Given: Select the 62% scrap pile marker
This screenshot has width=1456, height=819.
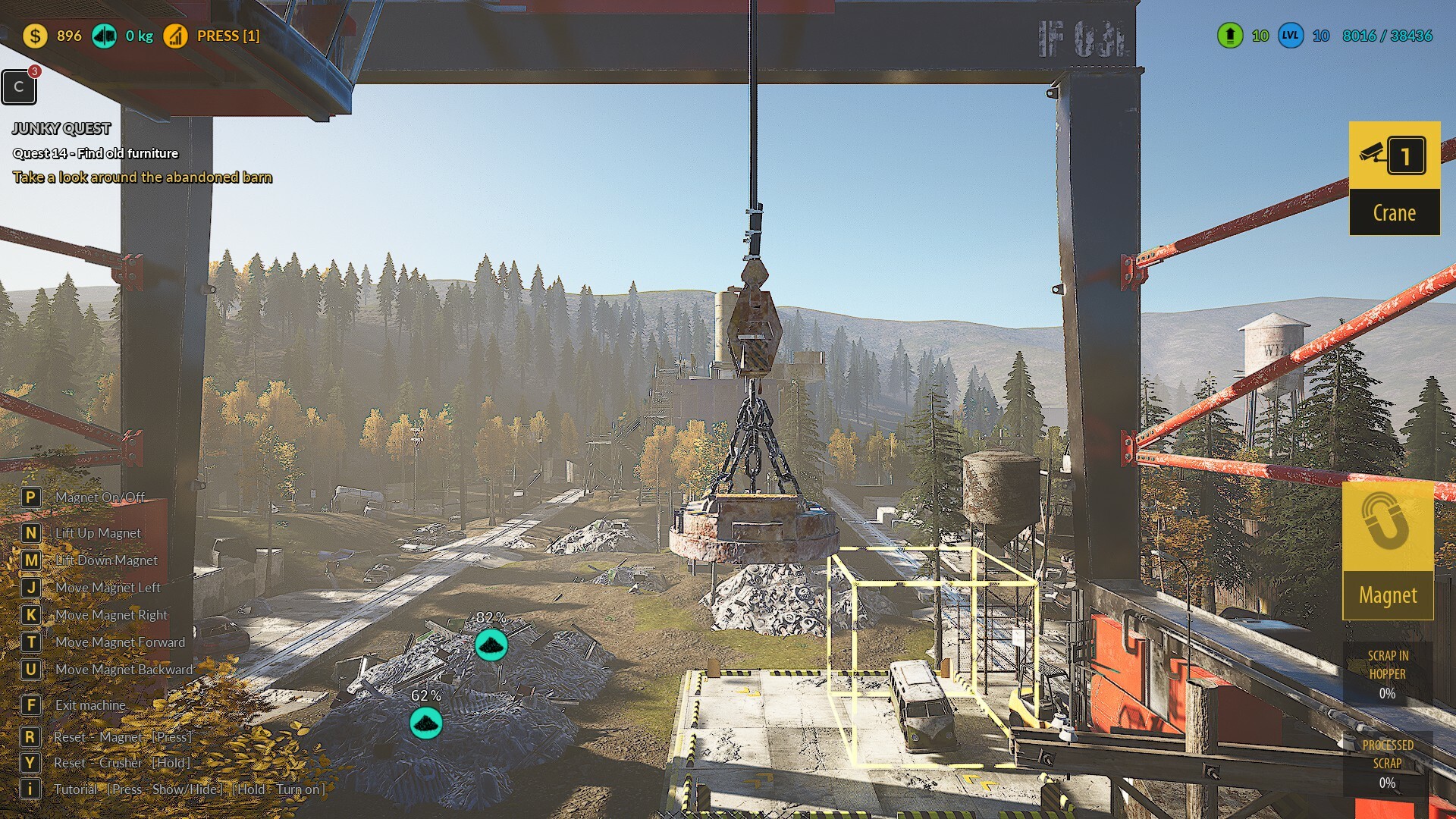Looking at the screenshot, I should (426, 723).
